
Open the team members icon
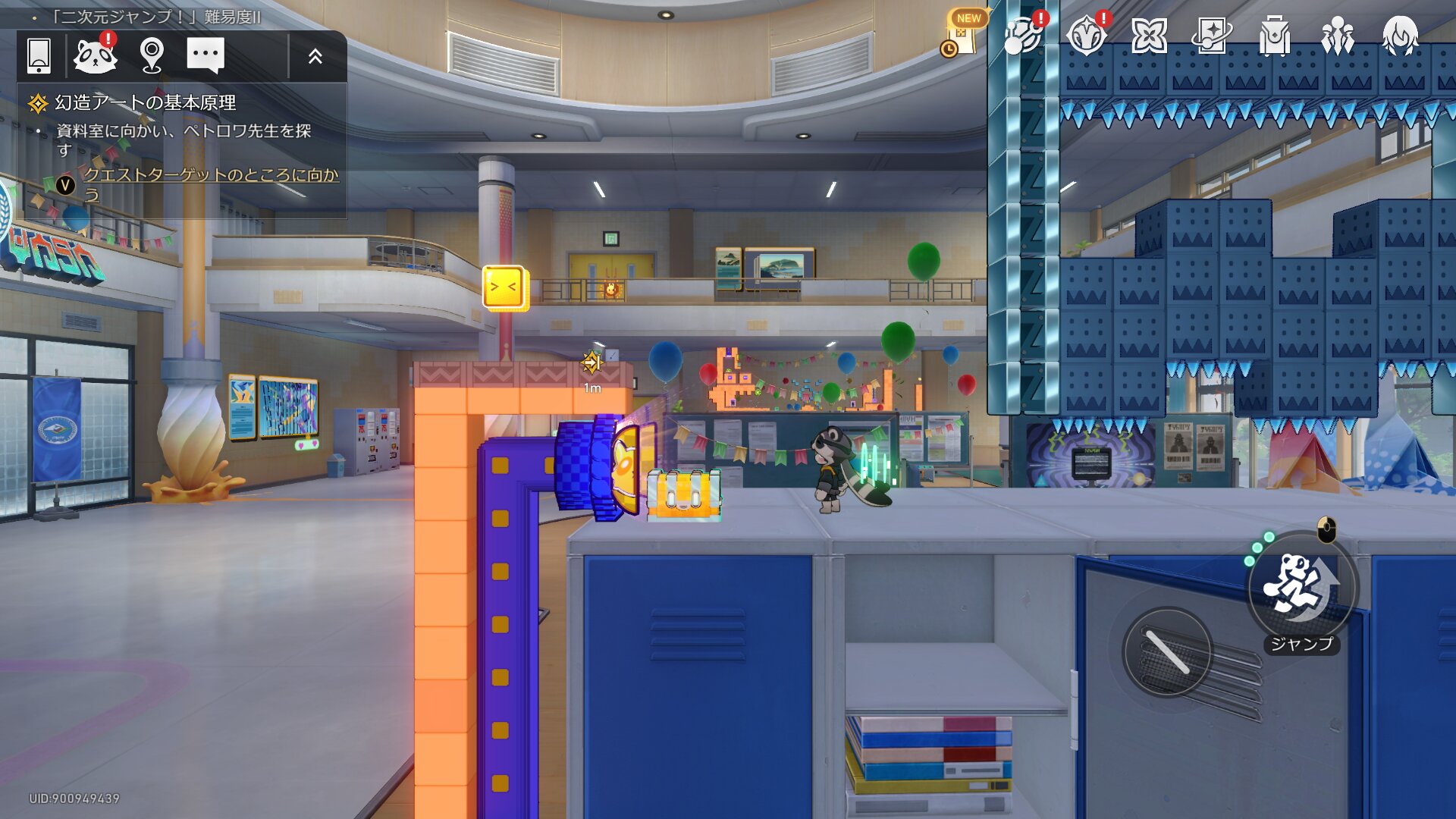click(x=1337, y=36)
